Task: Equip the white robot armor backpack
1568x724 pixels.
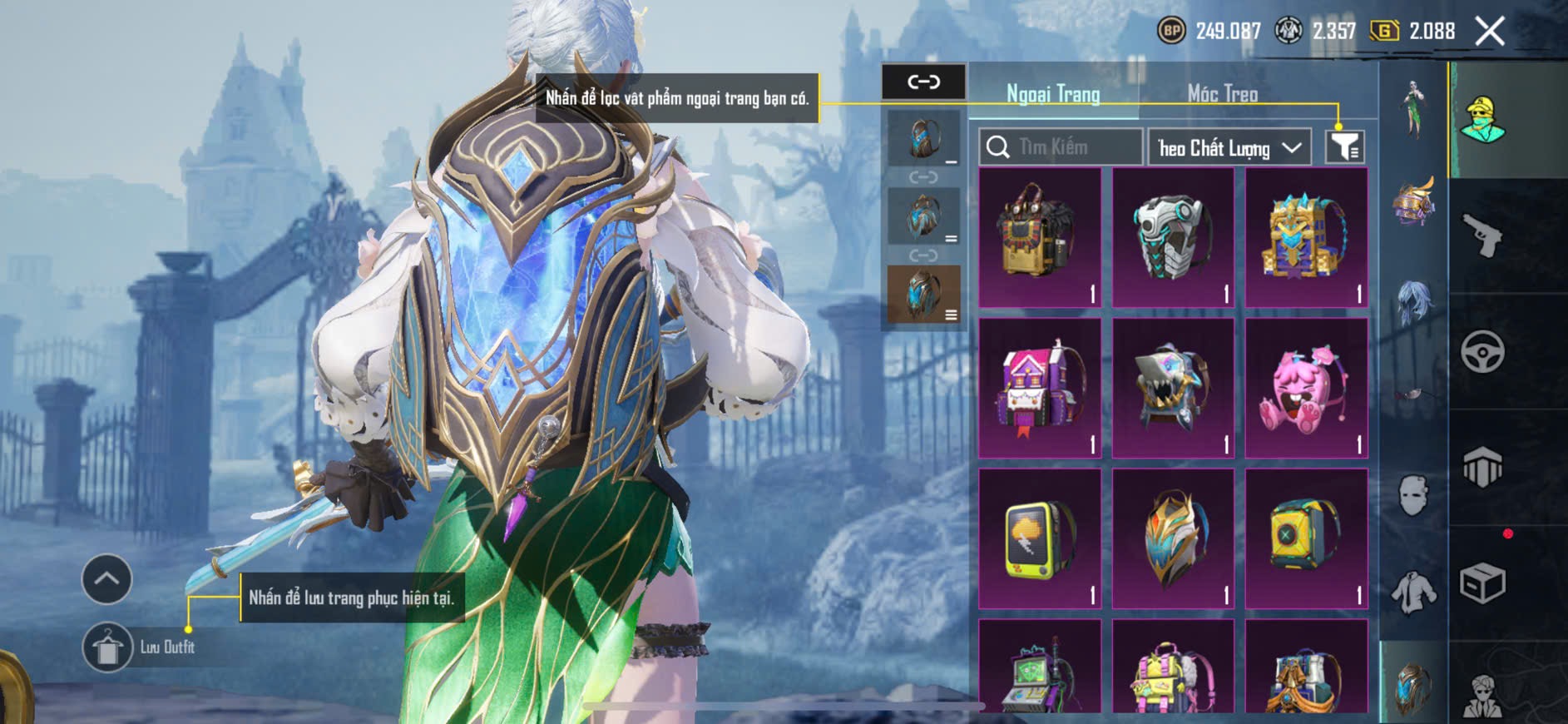Action: (x=1173, y=238)
